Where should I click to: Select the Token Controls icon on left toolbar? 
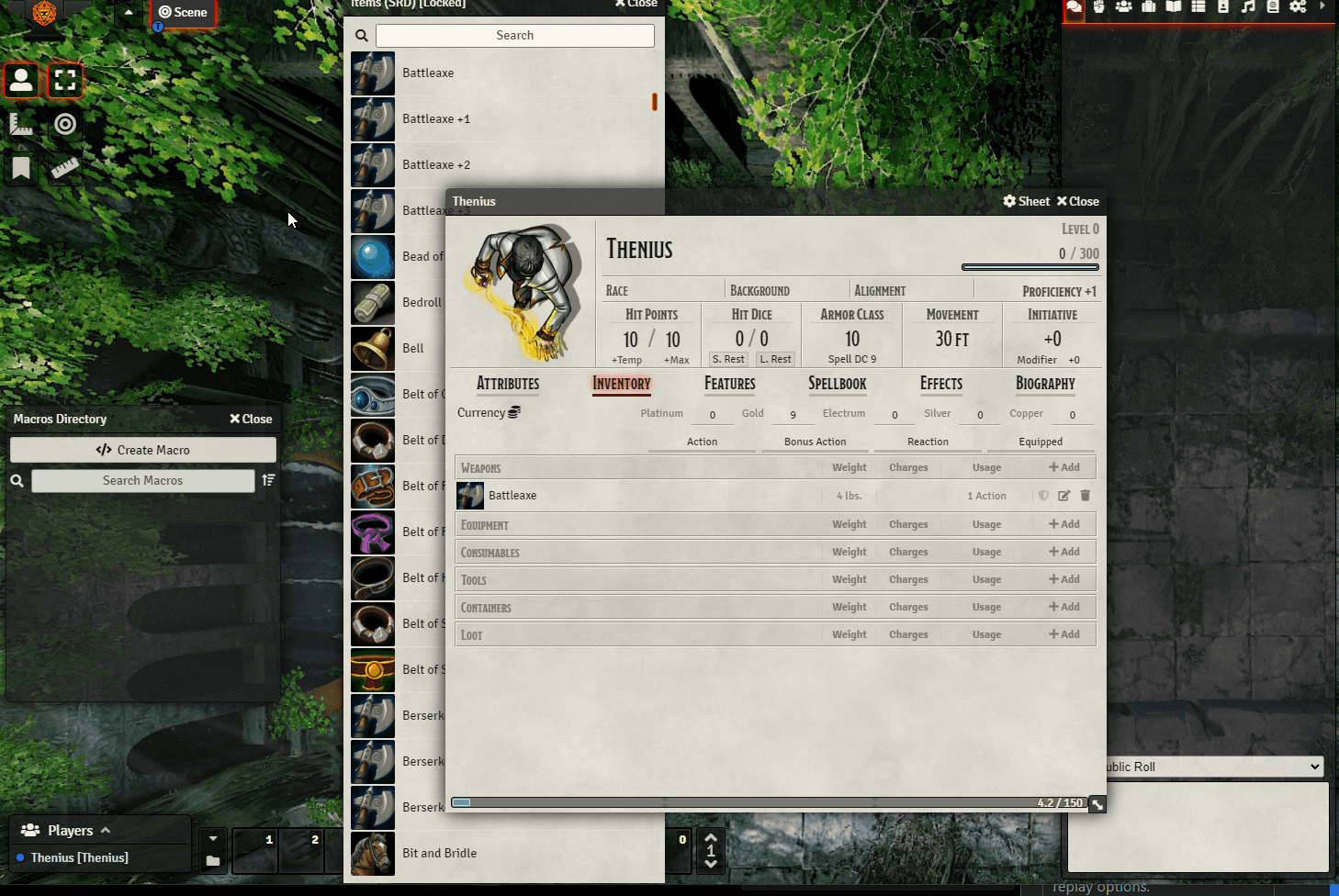tap(21, 81)
